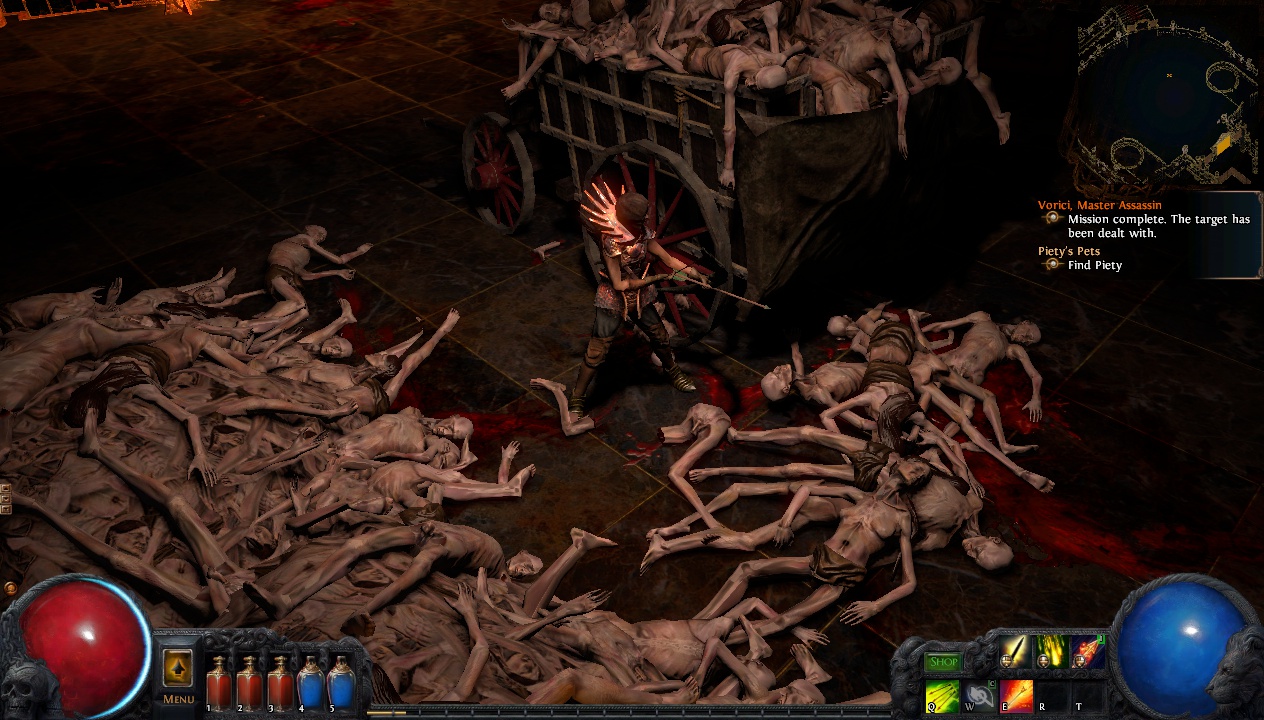Activate the green split arrows skill on Q
Image resolution: width=1264 pixels, height=720 pixels.
[x=942, y=694]
